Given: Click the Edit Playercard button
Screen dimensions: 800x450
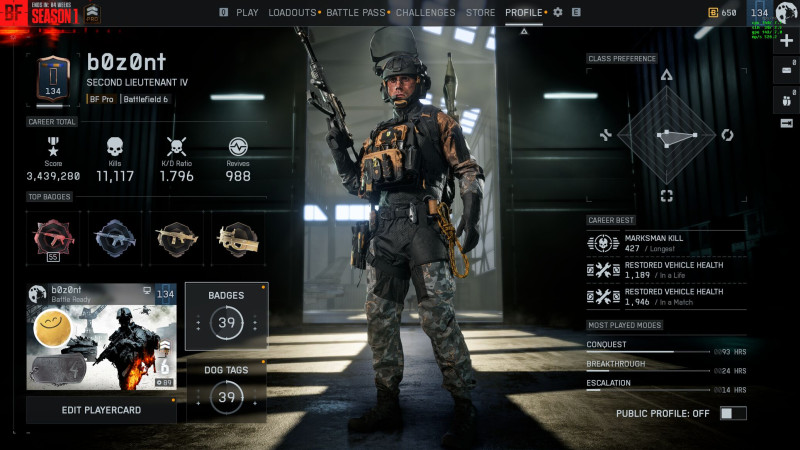Looking at the screenshot, I should tap(101, 410).
